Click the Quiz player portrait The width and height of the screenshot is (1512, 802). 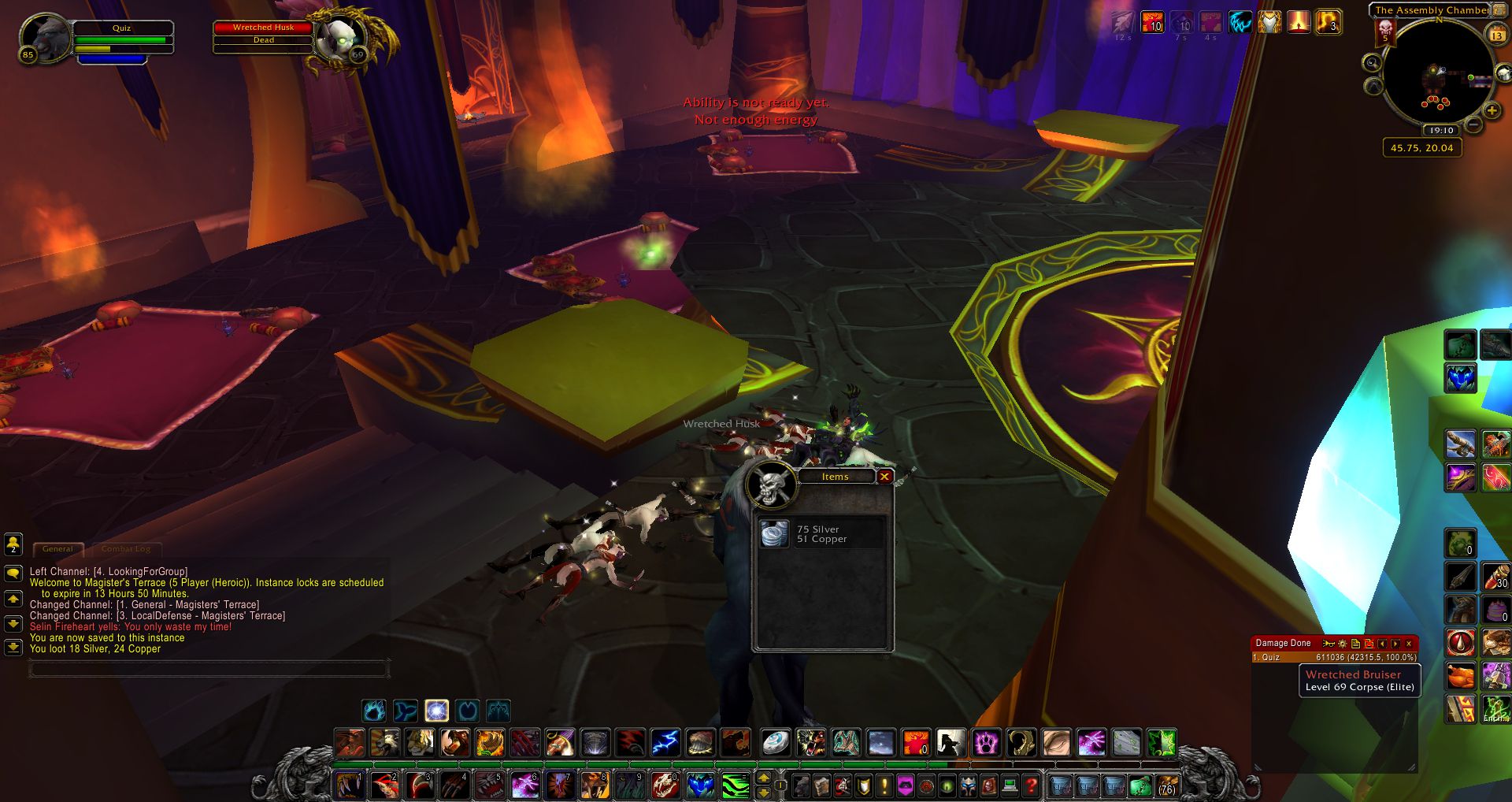(45, 37)
